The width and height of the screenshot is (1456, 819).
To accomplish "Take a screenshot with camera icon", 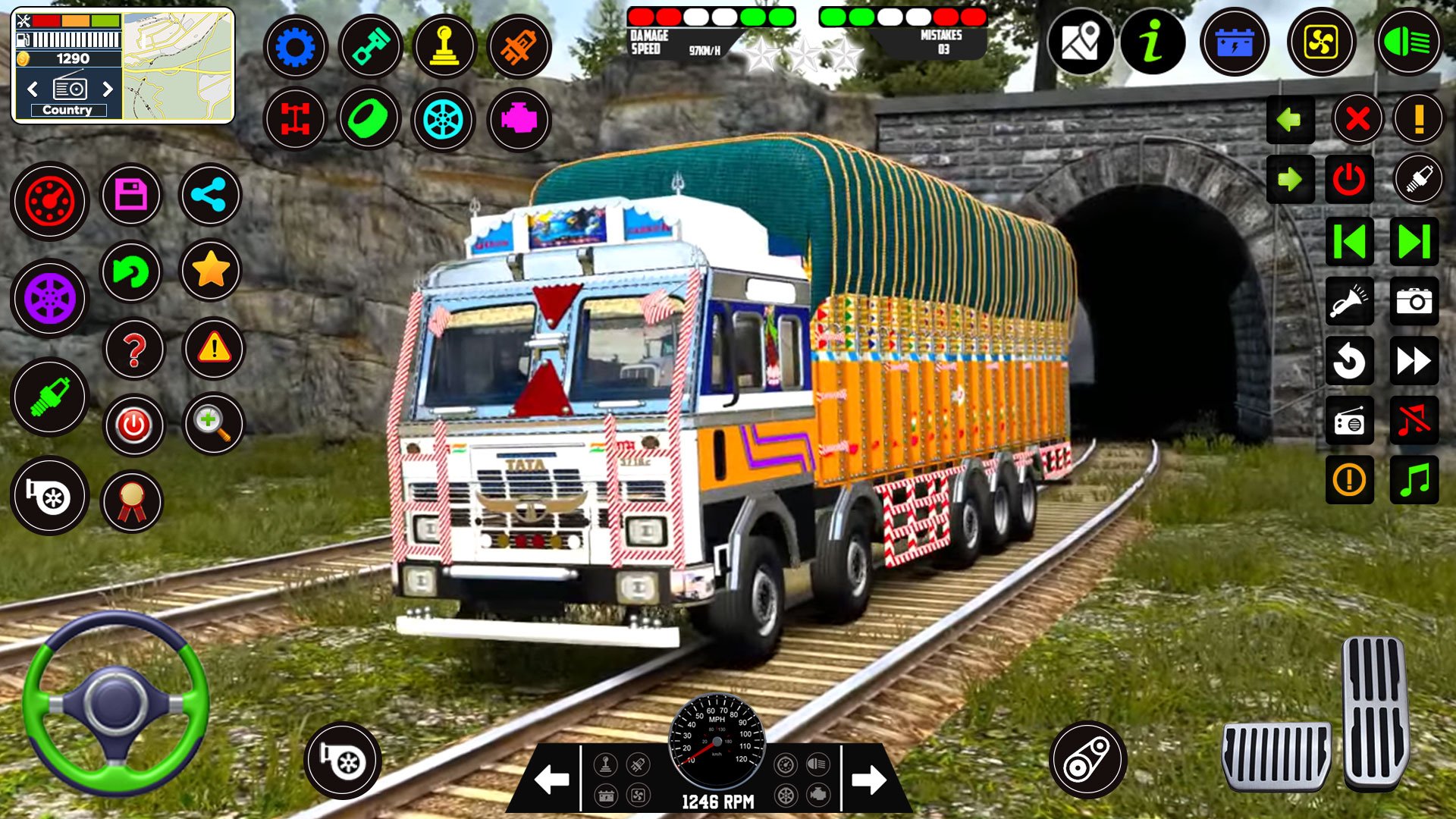I will tap(1414, 301).
